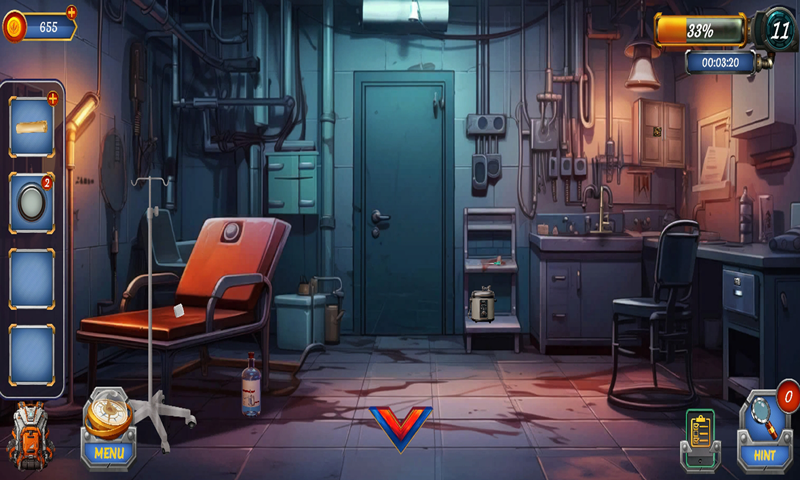The image size is (800, 480).
Task: Click the level 11 badge
Action: click(776, 28)
